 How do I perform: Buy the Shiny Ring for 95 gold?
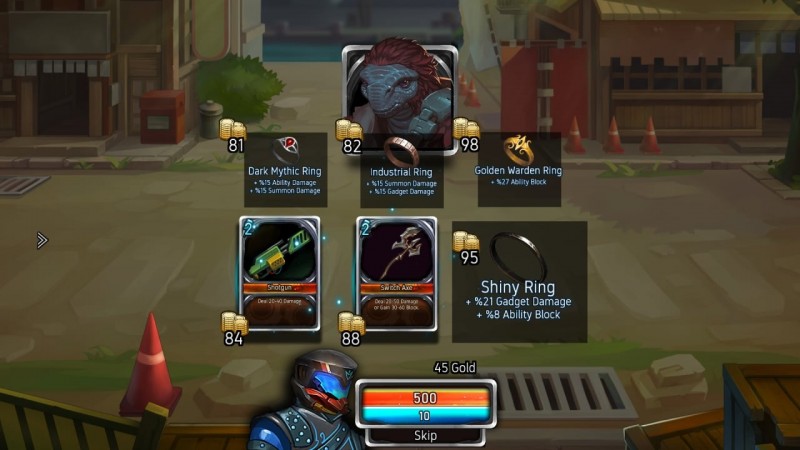[519, 281]
